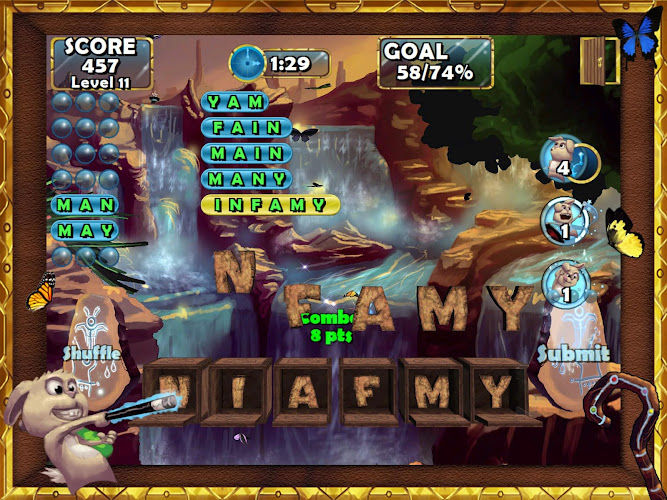The image size is (667, 500).
Task: Use the bubble pig power-up
Action: coord(566,283)
